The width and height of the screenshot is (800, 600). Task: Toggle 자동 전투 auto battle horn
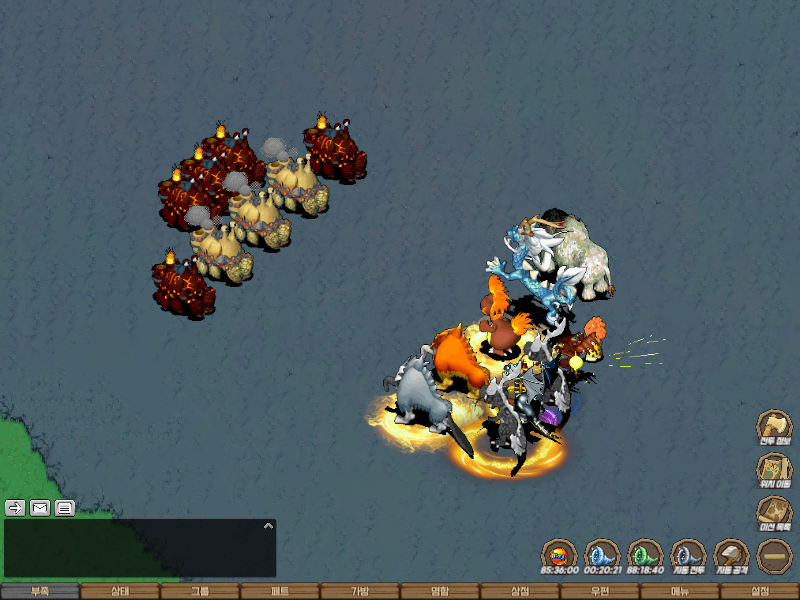pos(688,555)
